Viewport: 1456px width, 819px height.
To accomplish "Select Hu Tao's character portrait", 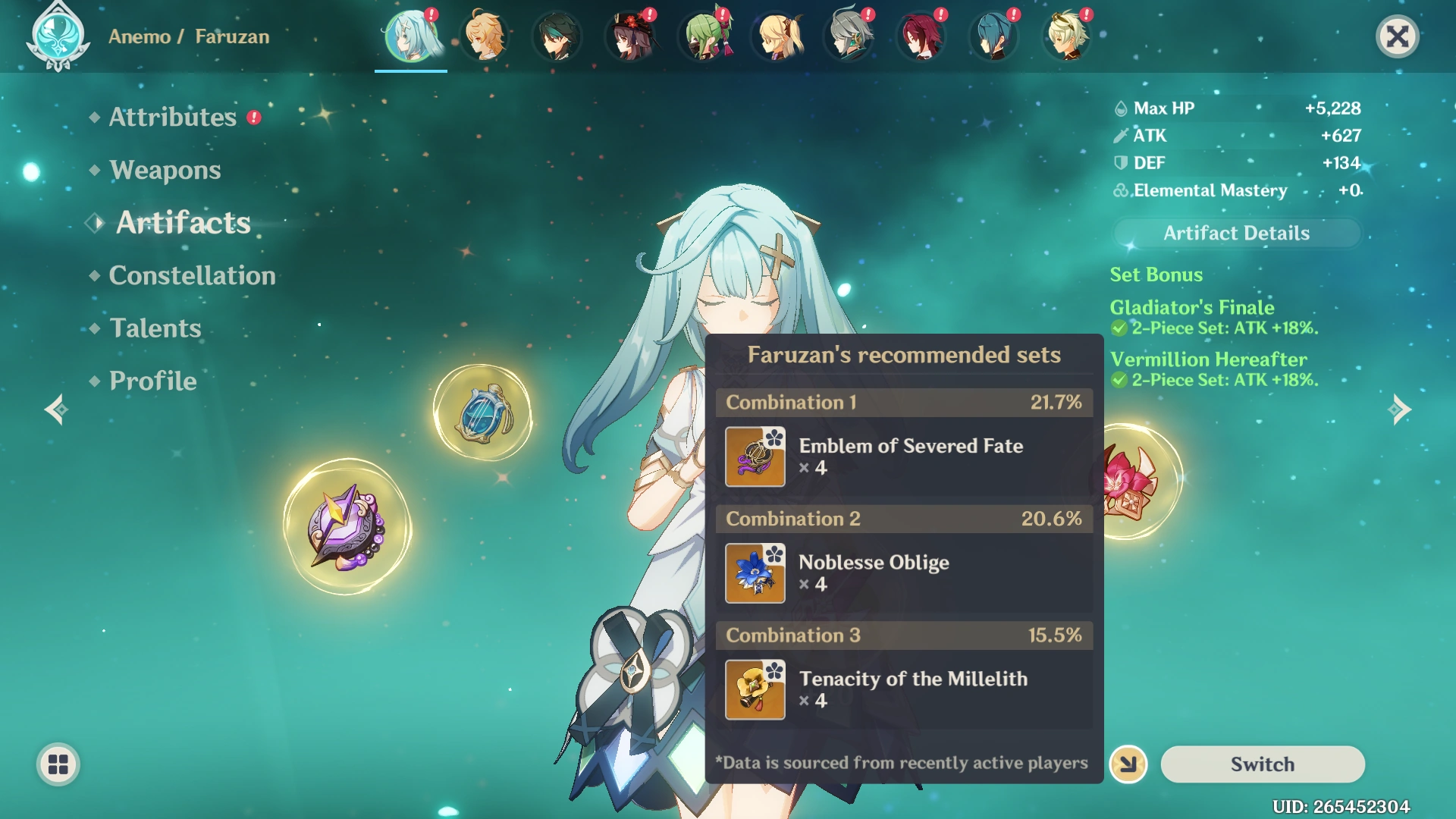I will pos(630,36).
